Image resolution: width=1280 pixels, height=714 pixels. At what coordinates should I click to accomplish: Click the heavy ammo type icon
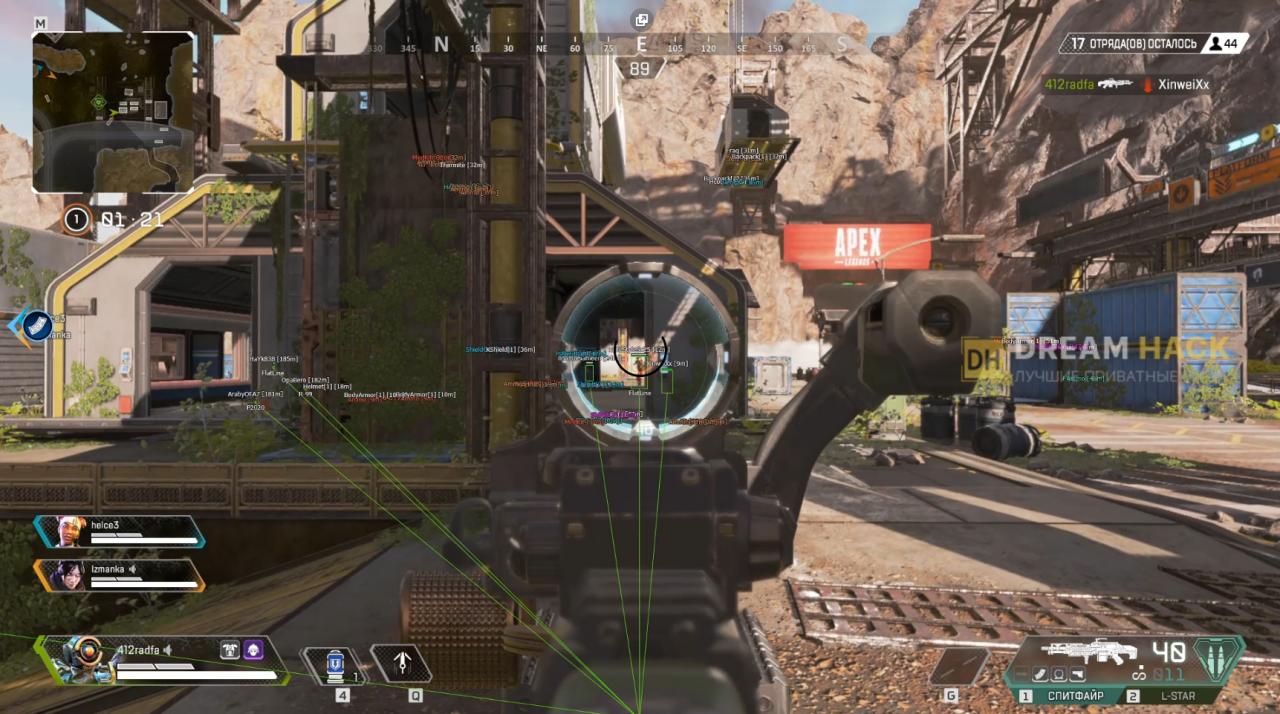pos(1218,659)
